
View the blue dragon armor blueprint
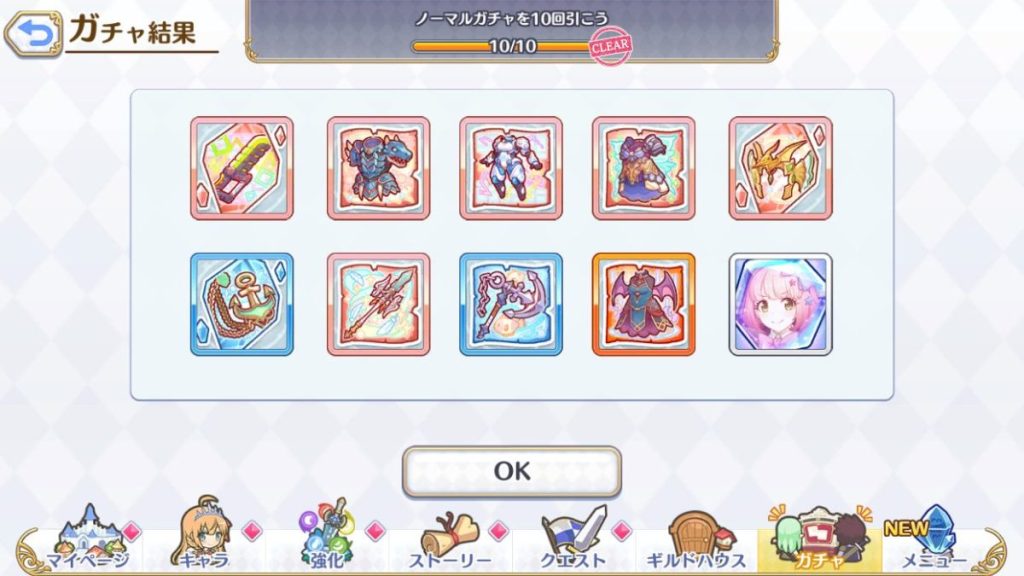pos(378,168)
